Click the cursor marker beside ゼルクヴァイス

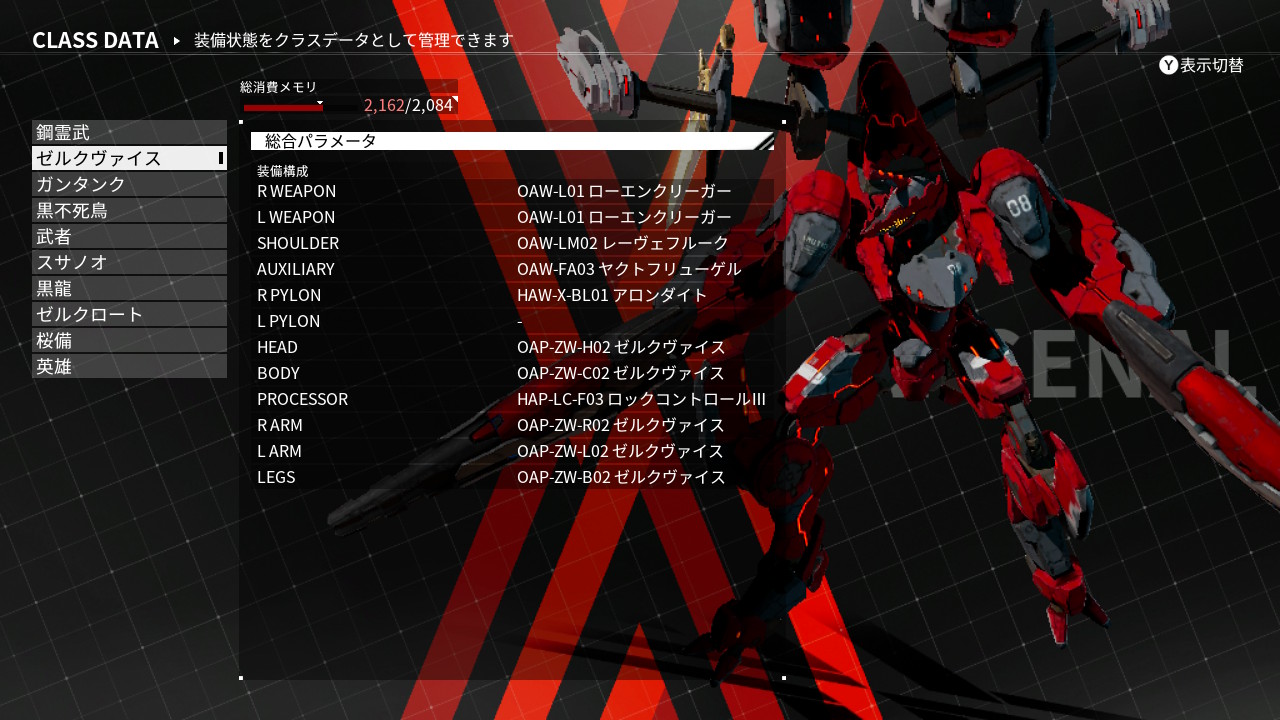(219, 157)
